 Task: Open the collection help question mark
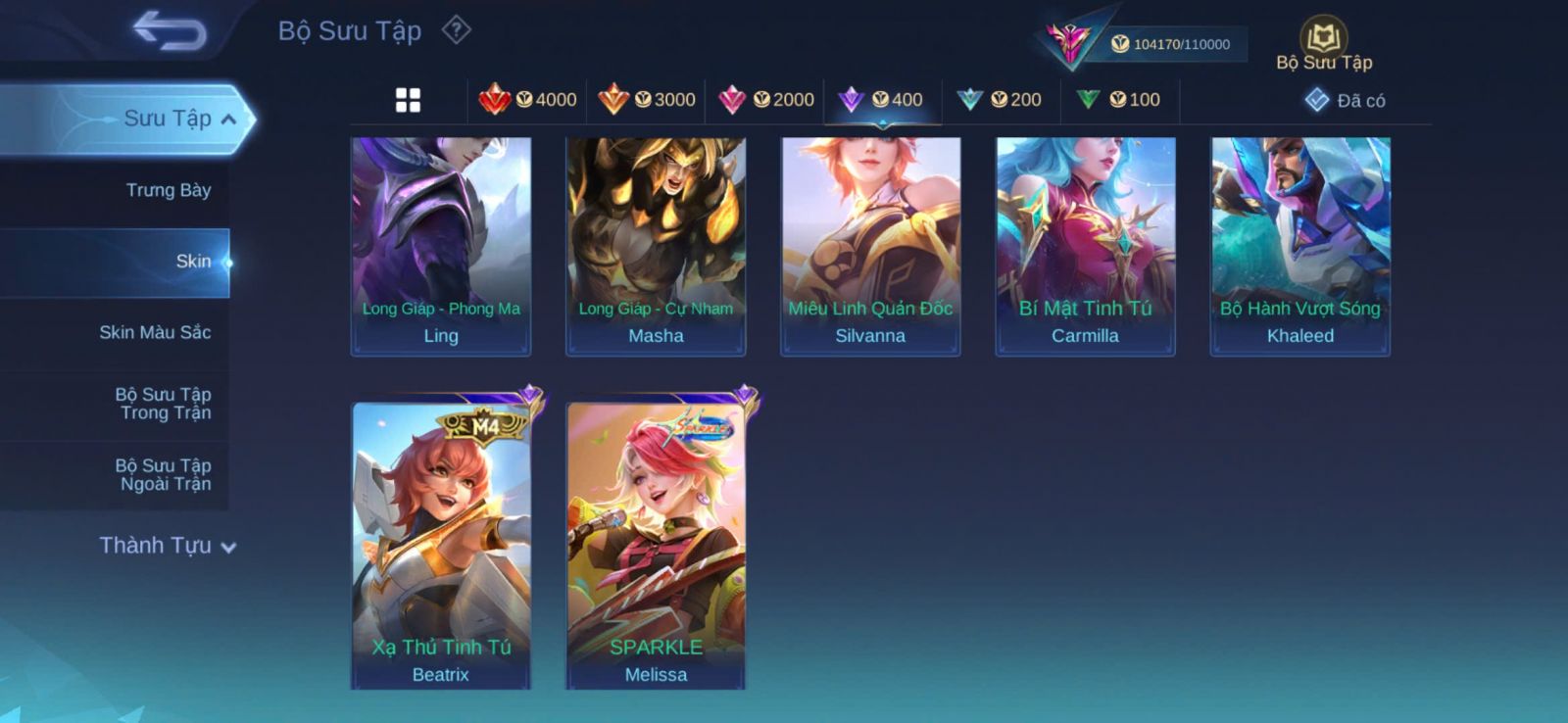pos(456,30)
